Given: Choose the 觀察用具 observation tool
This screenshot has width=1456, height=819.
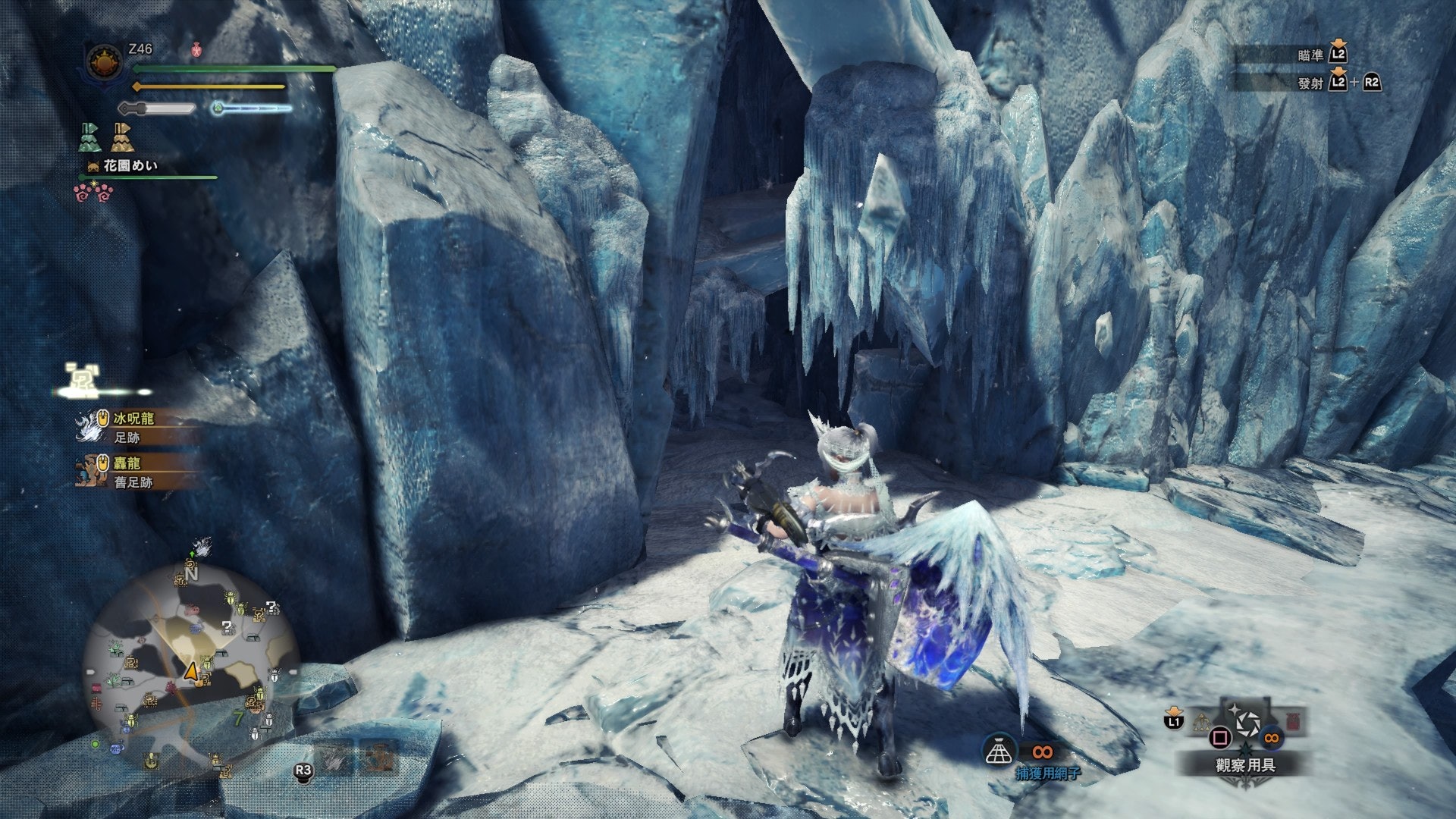Looking at the screenshot, I should [1245, 765].
